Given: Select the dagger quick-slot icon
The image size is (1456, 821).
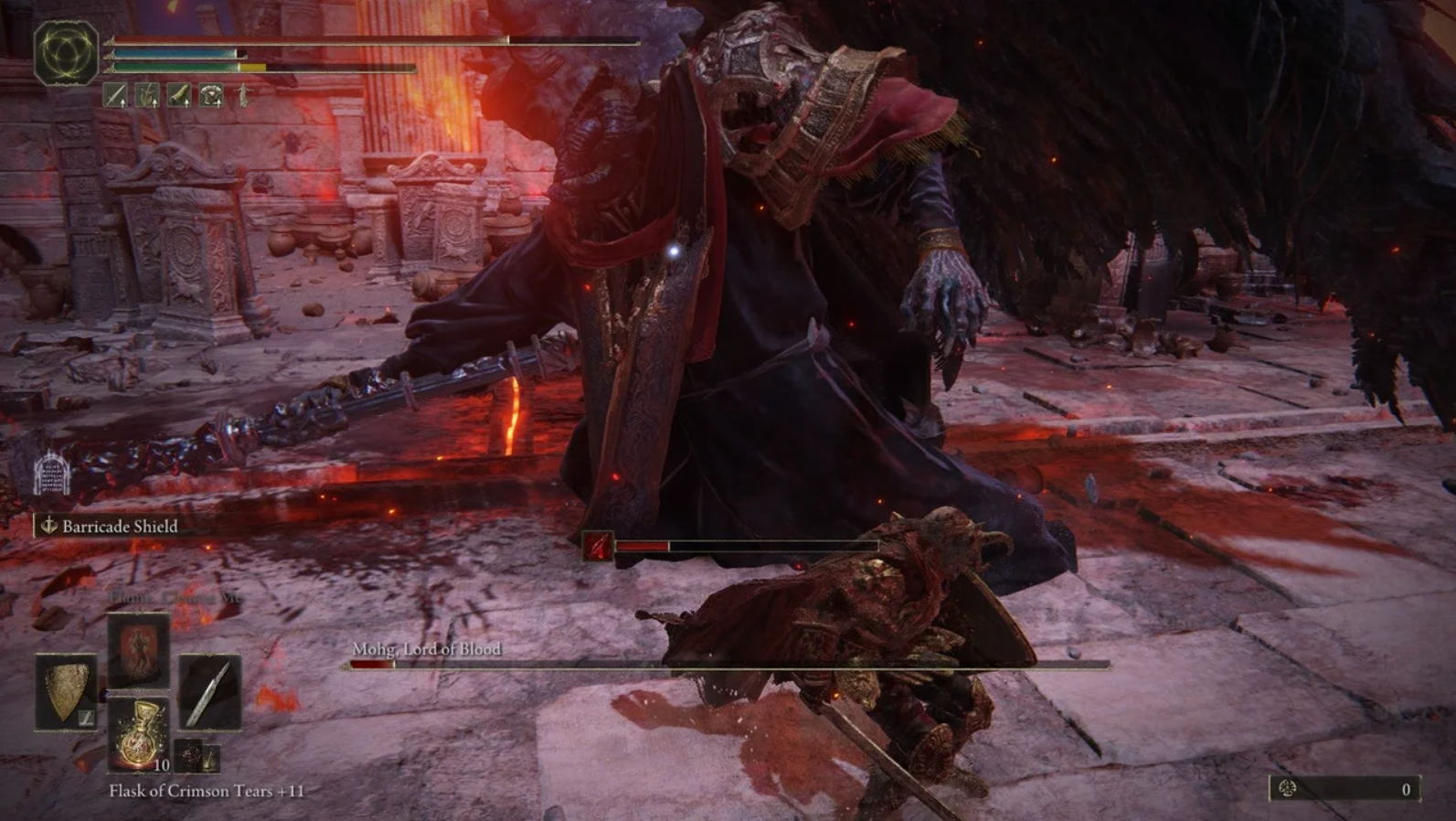Looking at the screenshot, I should pos(116,96).
